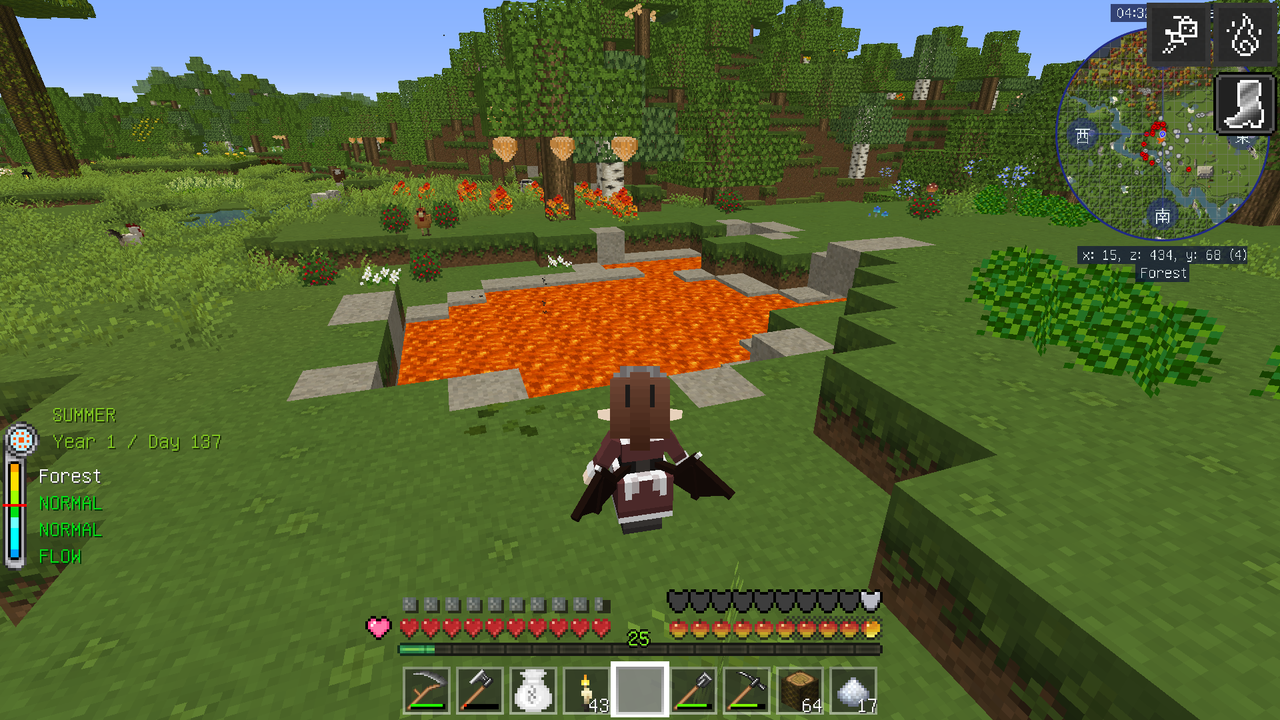Click the coordinates readout below the minimap
This screenshot has width=1280, height=720.
1163,256
